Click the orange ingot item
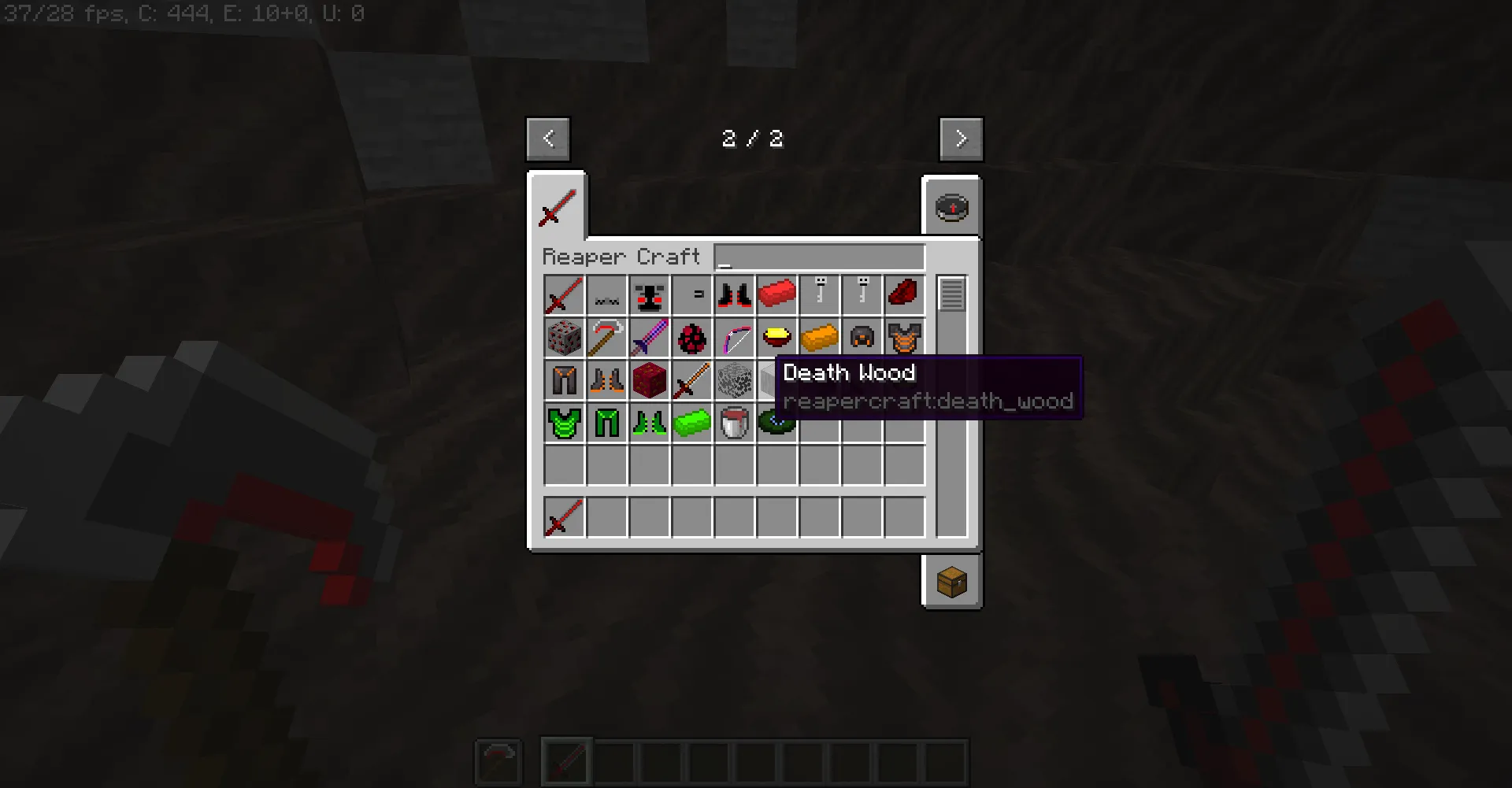 819,338
